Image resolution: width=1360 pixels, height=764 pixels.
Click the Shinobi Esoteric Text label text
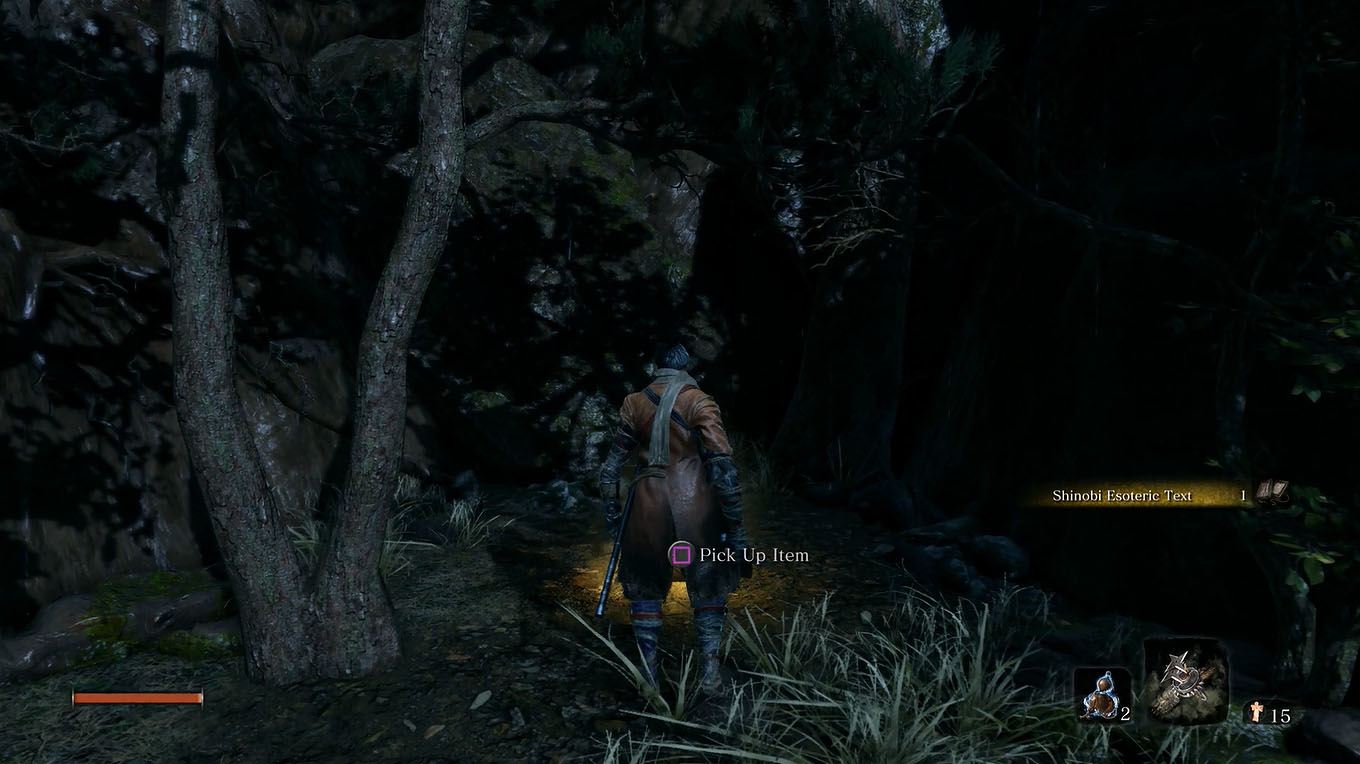click(1122, 495)
